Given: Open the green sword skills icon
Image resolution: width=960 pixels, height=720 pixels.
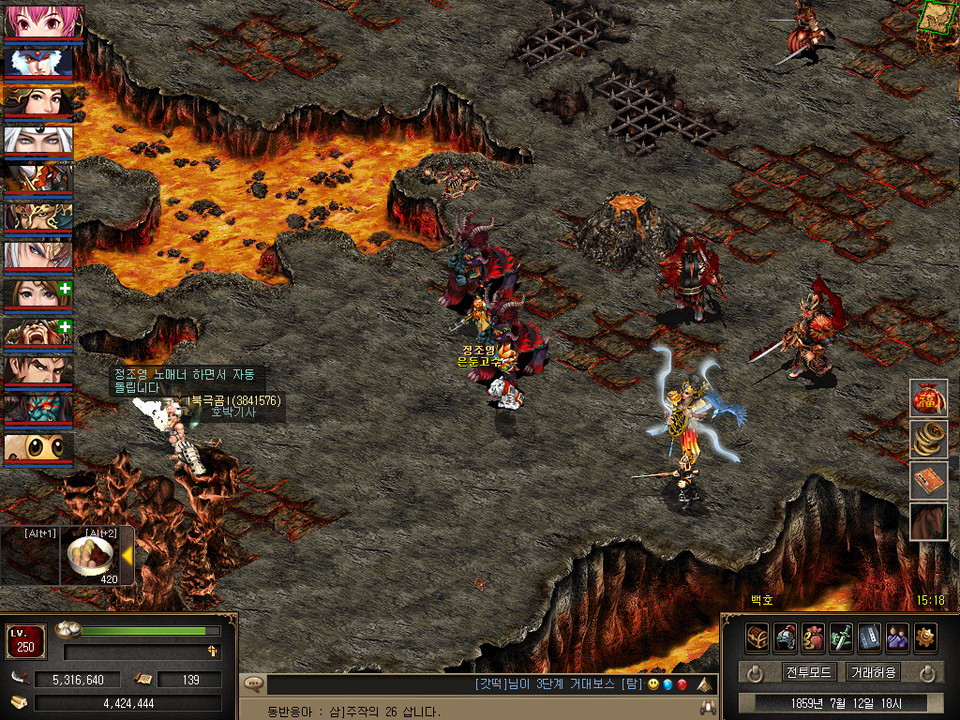Looking at the screenshot, I should click(841, 637).
